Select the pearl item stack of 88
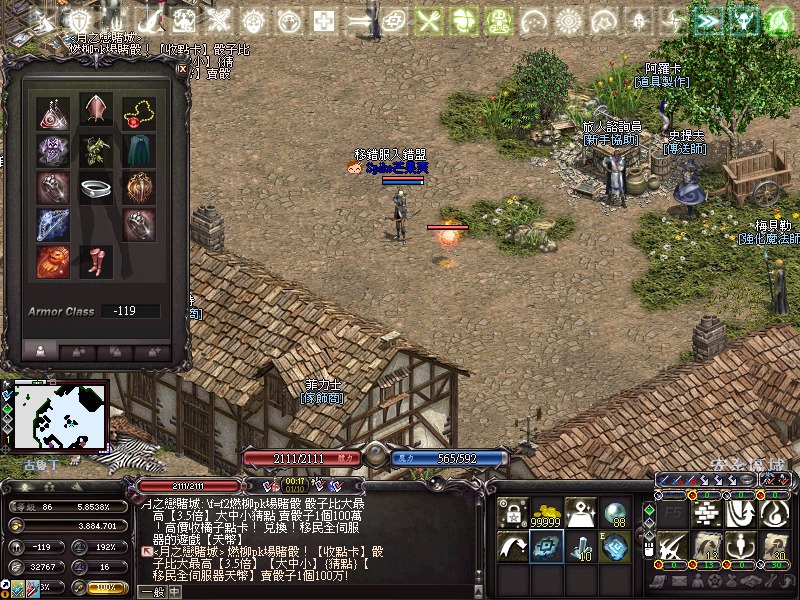This screenshot has height=600, width=800. 615,514
